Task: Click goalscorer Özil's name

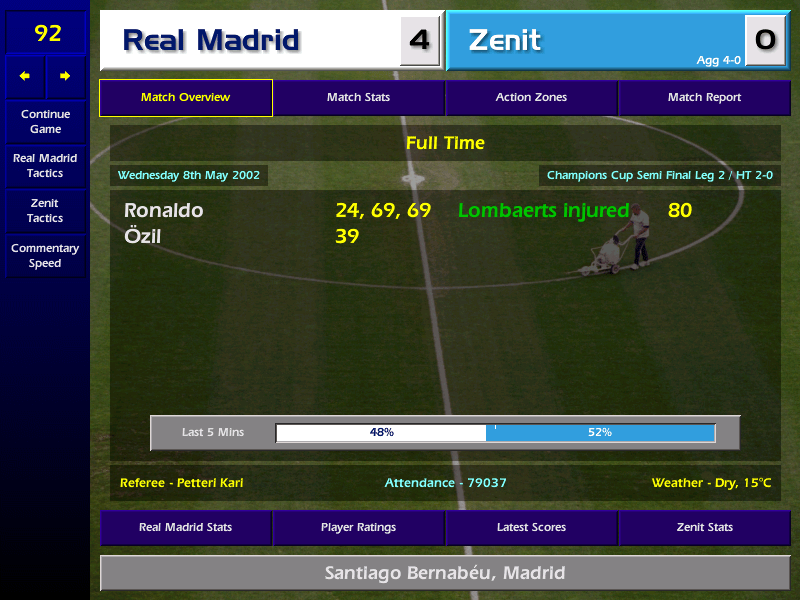Action: (143, 237)
